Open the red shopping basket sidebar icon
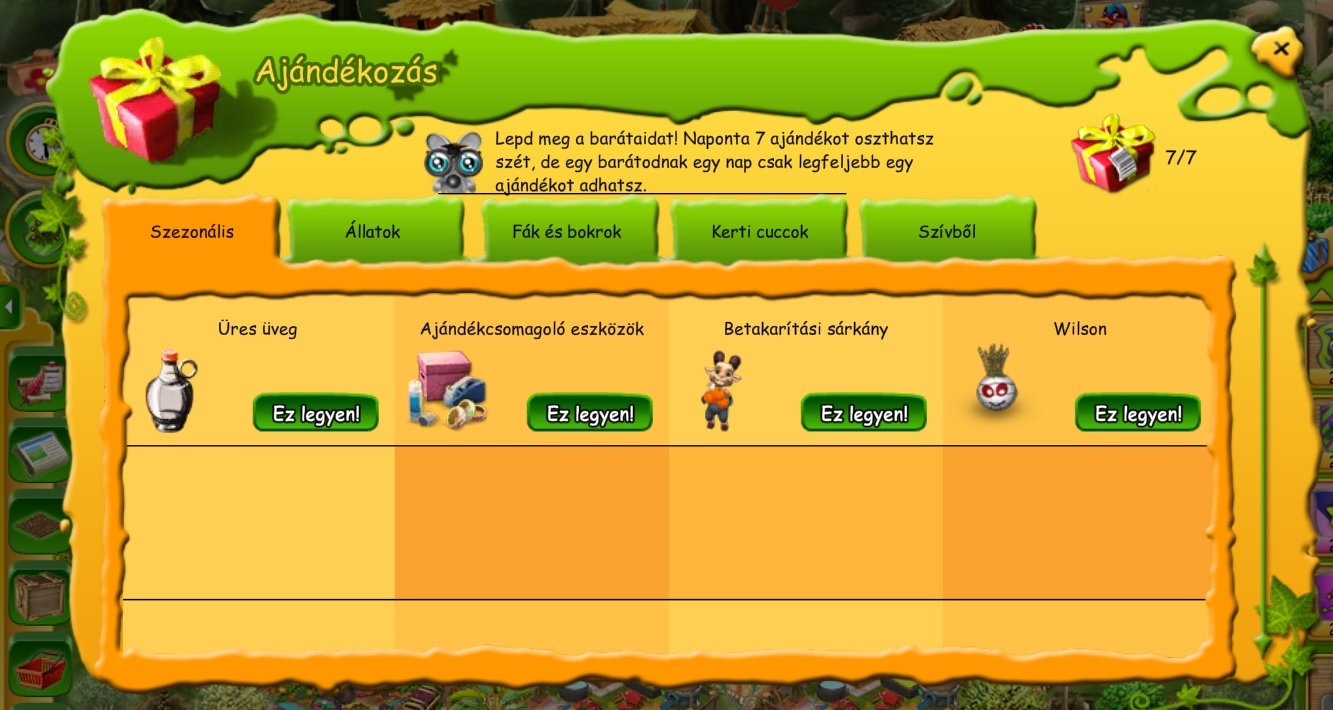Screen dimensions: 1333x710 tap(39, 669)
